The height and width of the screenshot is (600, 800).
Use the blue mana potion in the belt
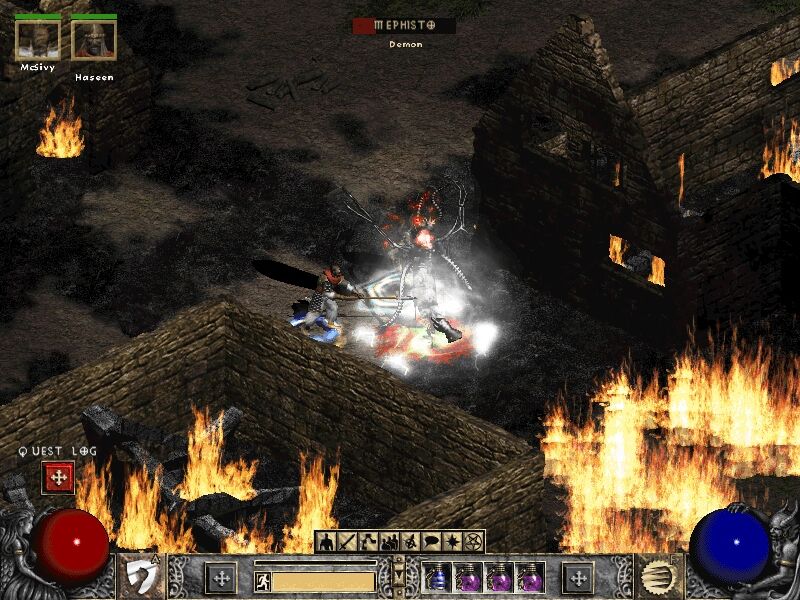click(438, 577)
